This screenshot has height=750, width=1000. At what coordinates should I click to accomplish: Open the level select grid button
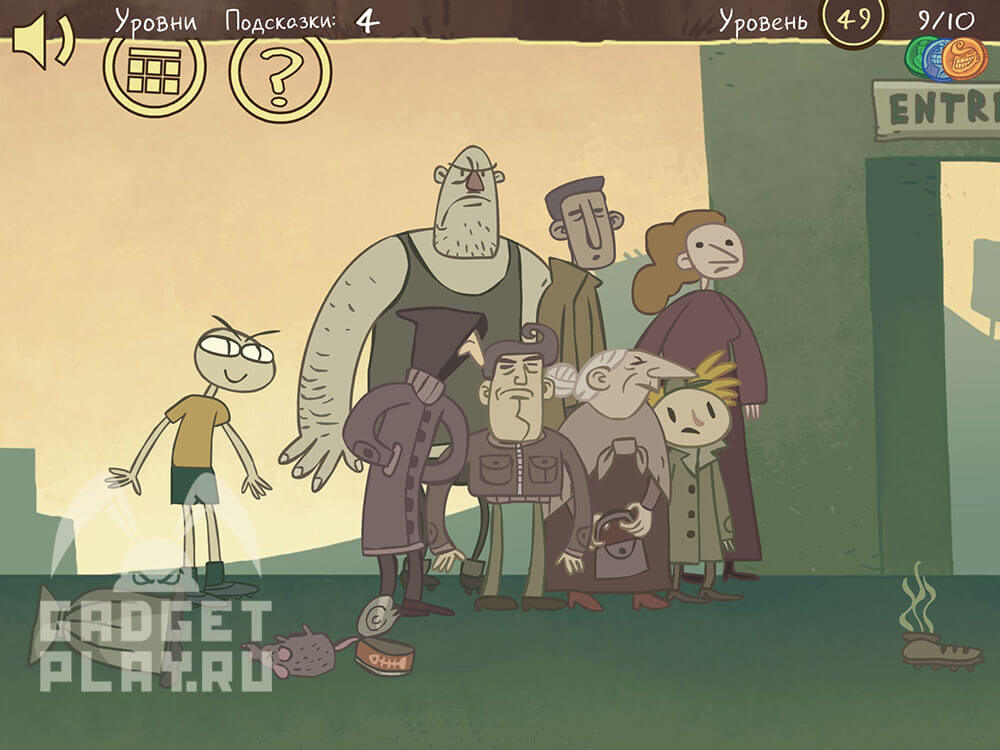tap(154, 70)
